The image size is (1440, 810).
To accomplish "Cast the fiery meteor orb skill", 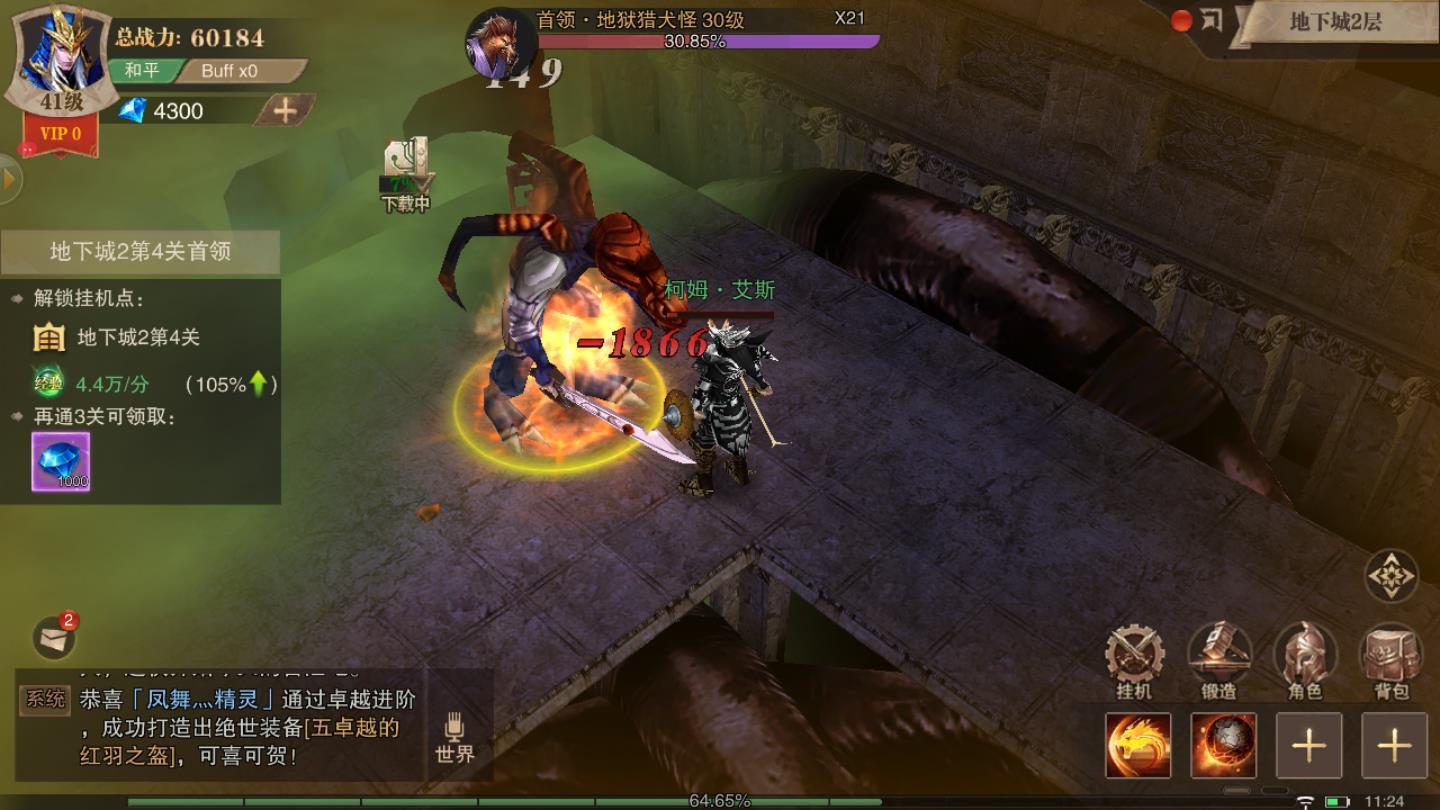I will (1224, 745).
